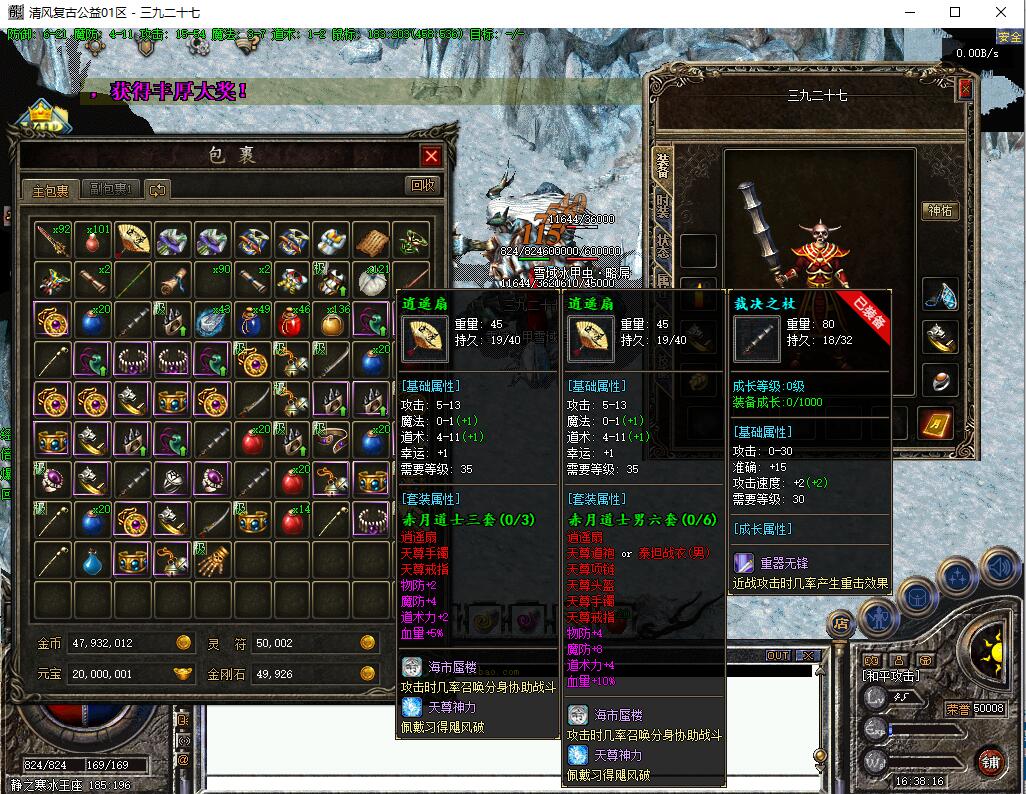Open the 状态 status tab
1026x794 pixels.
(x=663, y=246)
